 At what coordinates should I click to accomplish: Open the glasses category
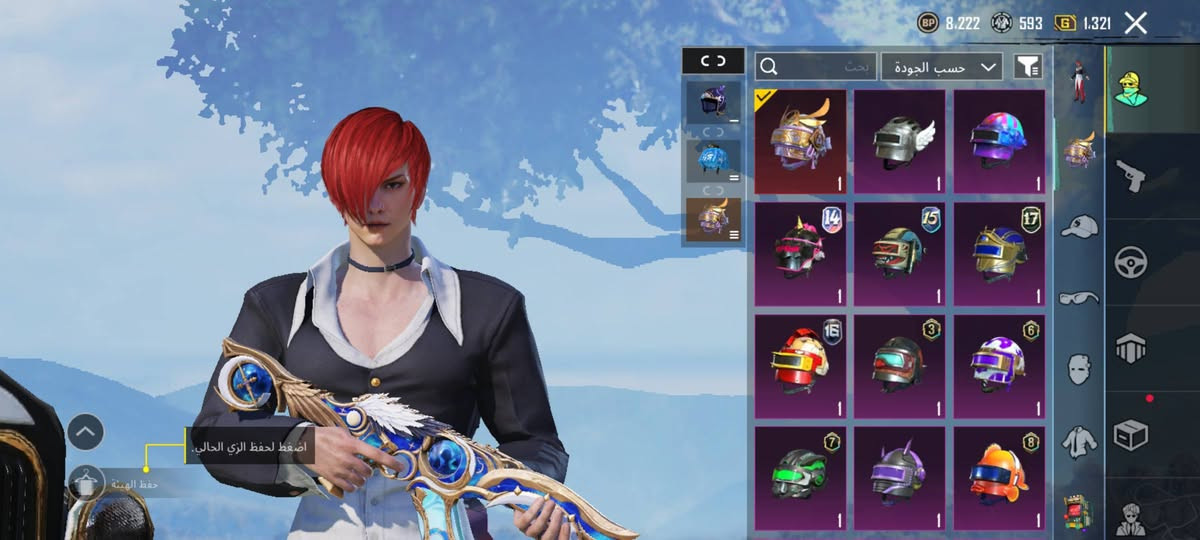click(1079, 297)
